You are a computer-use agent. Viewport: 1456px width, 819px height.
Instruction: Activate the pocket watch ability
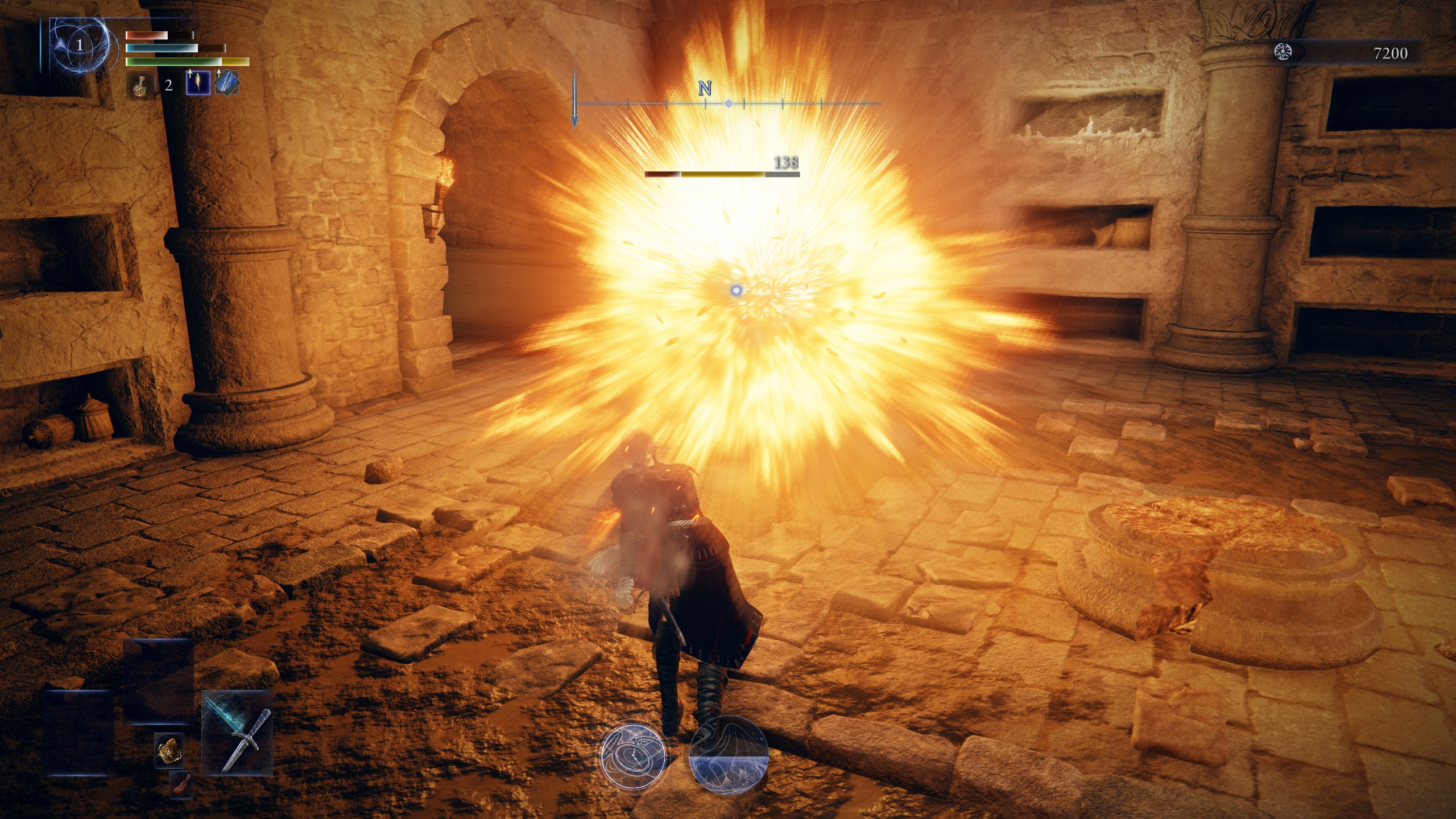click(633, 756)
